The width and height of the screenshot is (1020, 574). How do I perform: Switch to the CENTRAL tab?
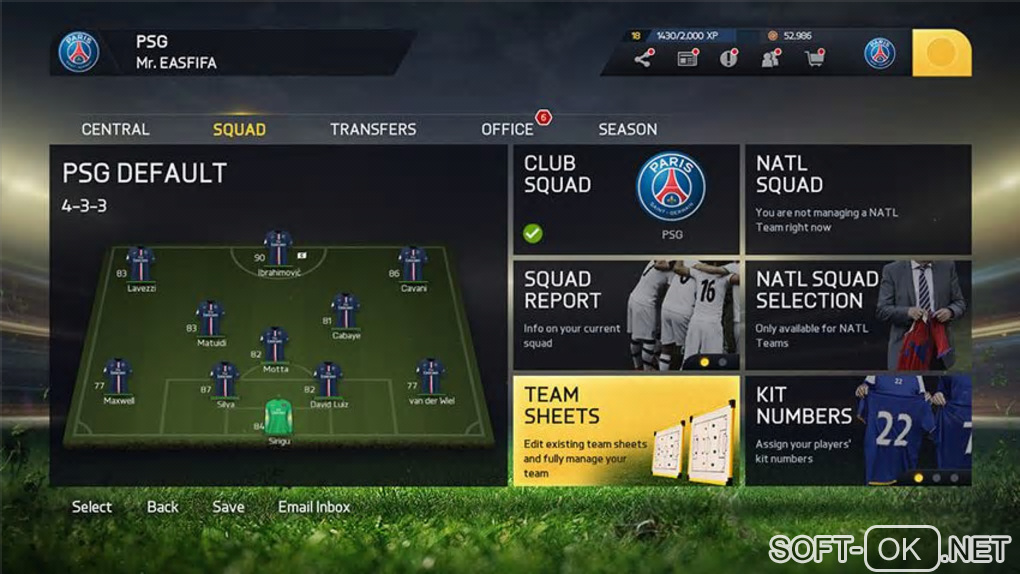[x=115, y=129]
